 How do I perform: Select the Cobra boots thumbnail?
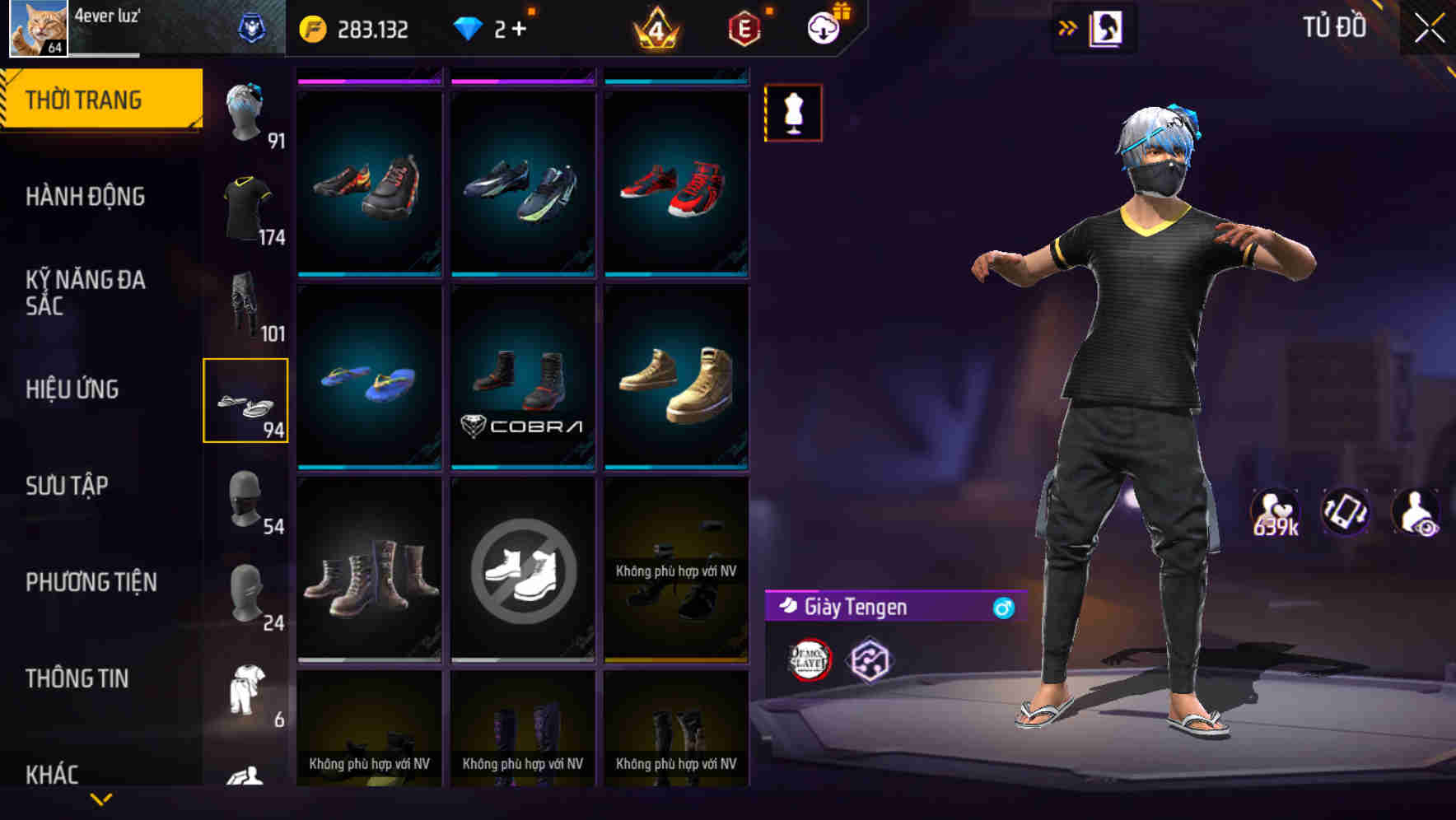point(522,375)
